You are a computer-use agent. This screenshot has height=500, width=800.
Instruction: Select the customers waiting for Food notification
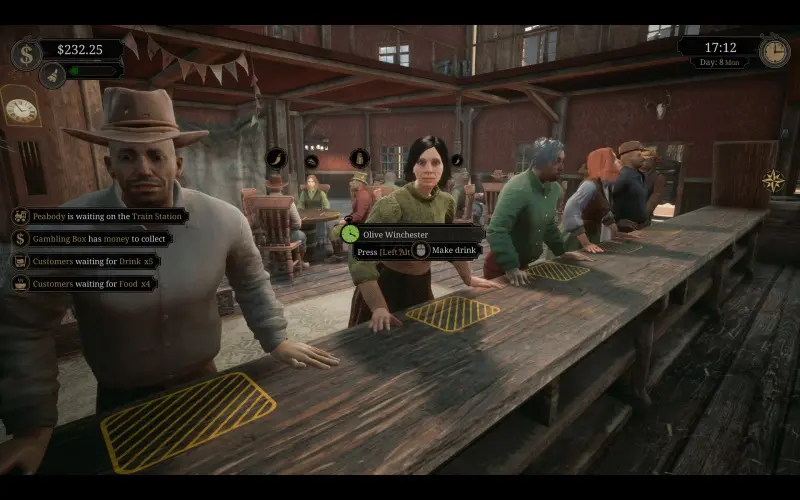pos(85,284)
